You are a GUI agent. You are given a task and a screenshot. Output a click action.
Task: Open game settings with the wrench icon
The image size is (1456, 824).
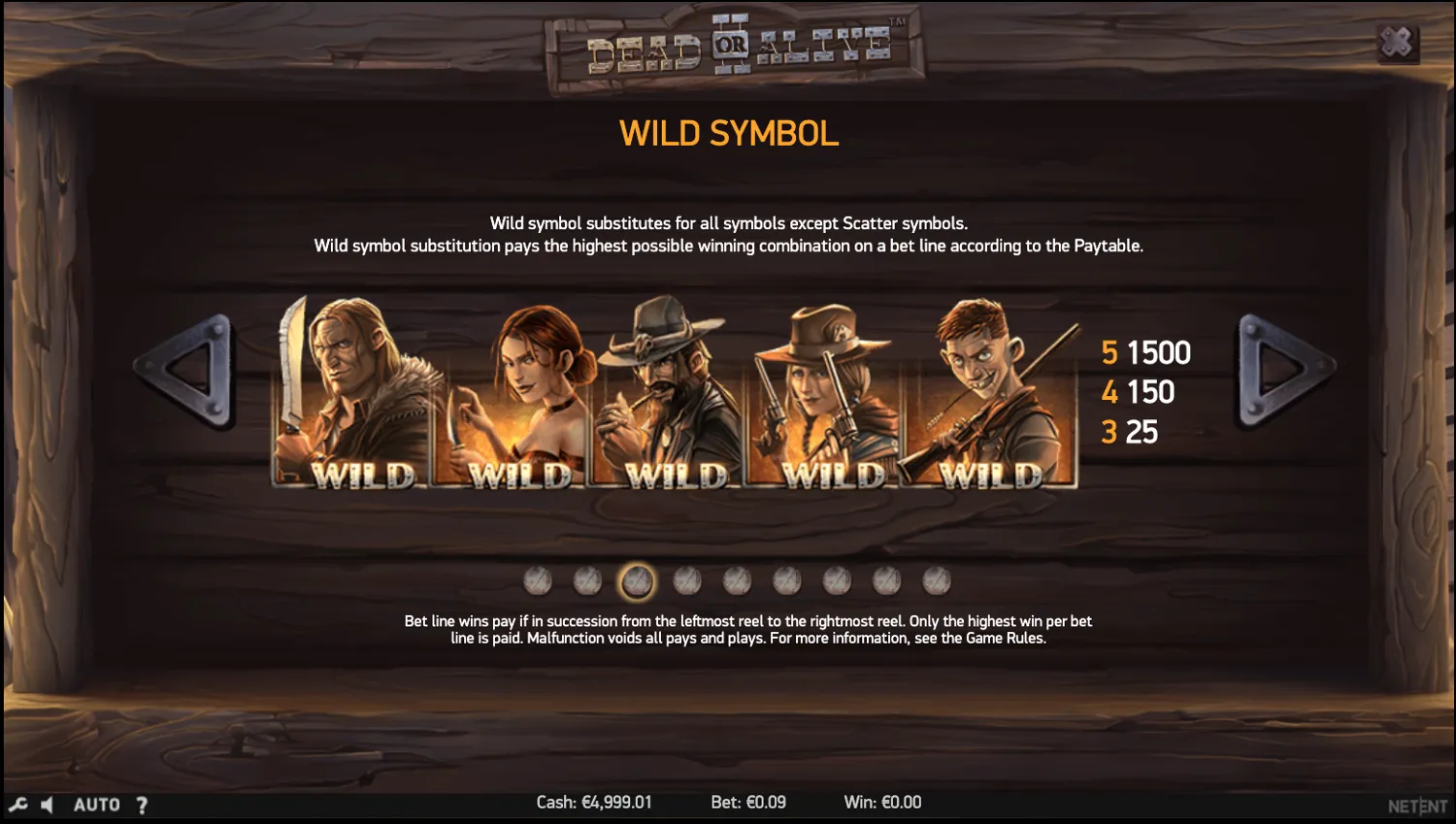coord(17,804)
